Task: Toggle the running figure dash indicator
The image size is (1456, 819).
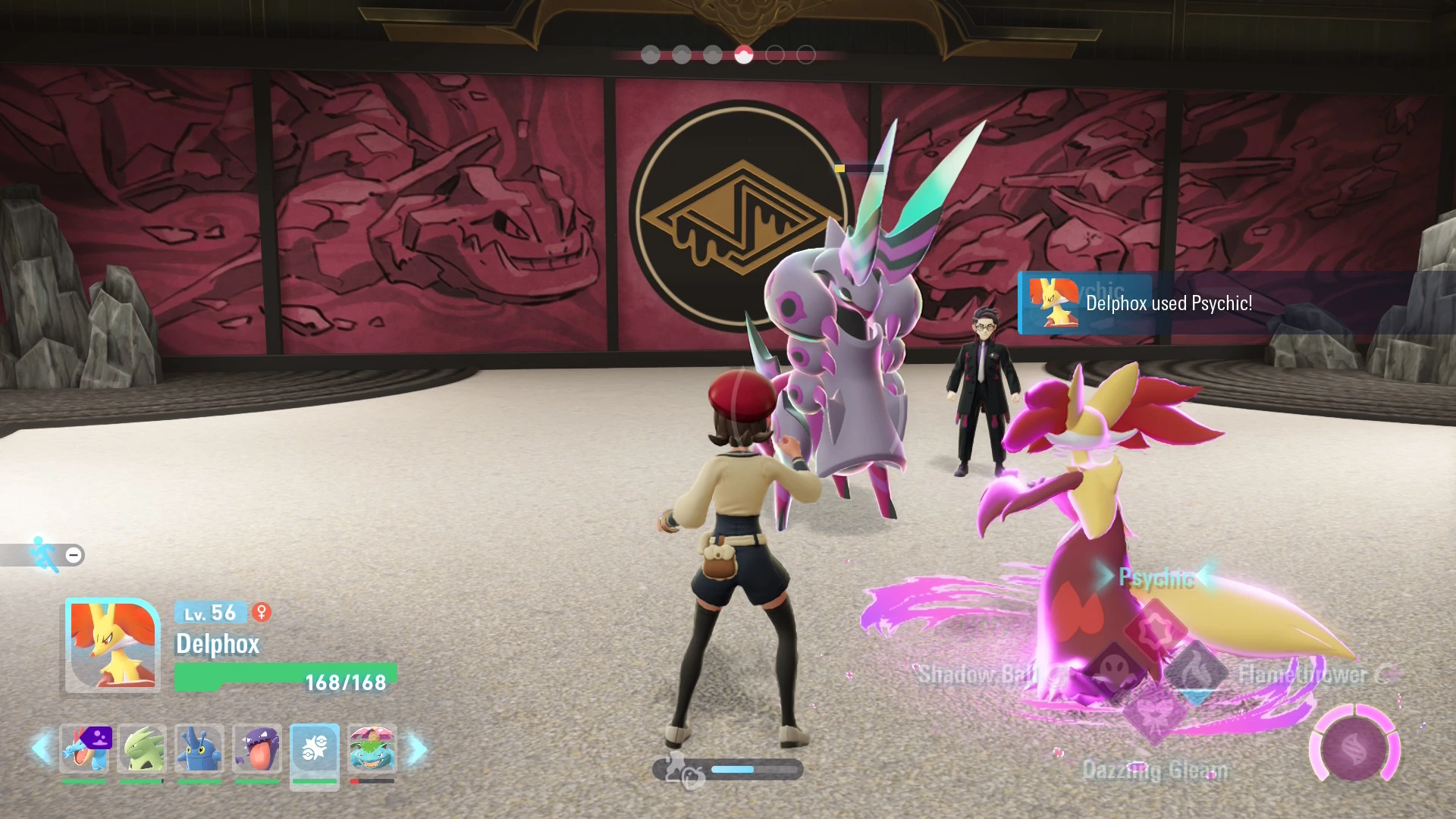Action: pyautogui.click(x=45, y=554)
